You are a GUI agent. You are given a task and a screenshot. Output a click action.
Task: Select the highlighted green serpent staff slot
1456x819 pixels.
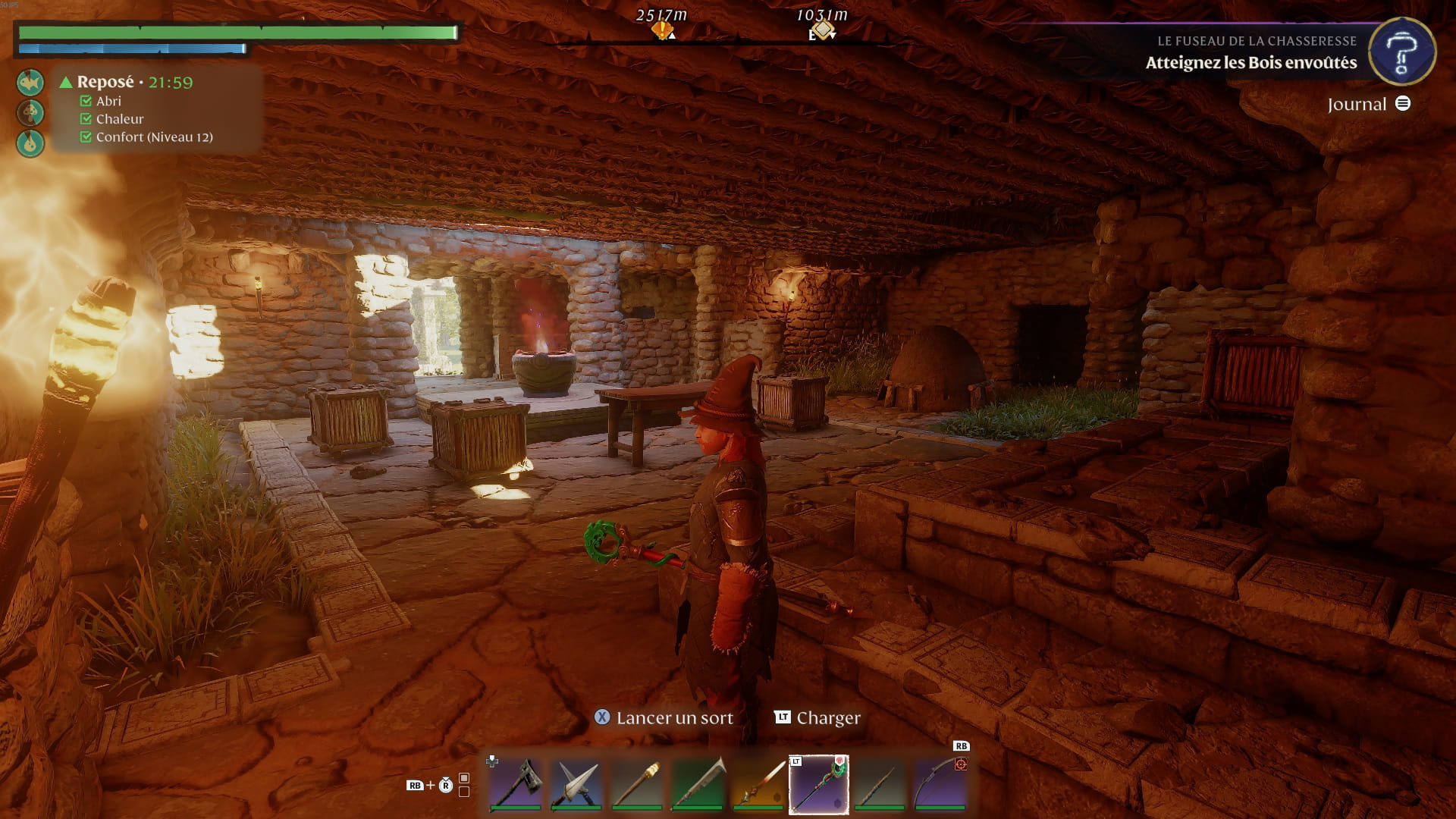819,784
